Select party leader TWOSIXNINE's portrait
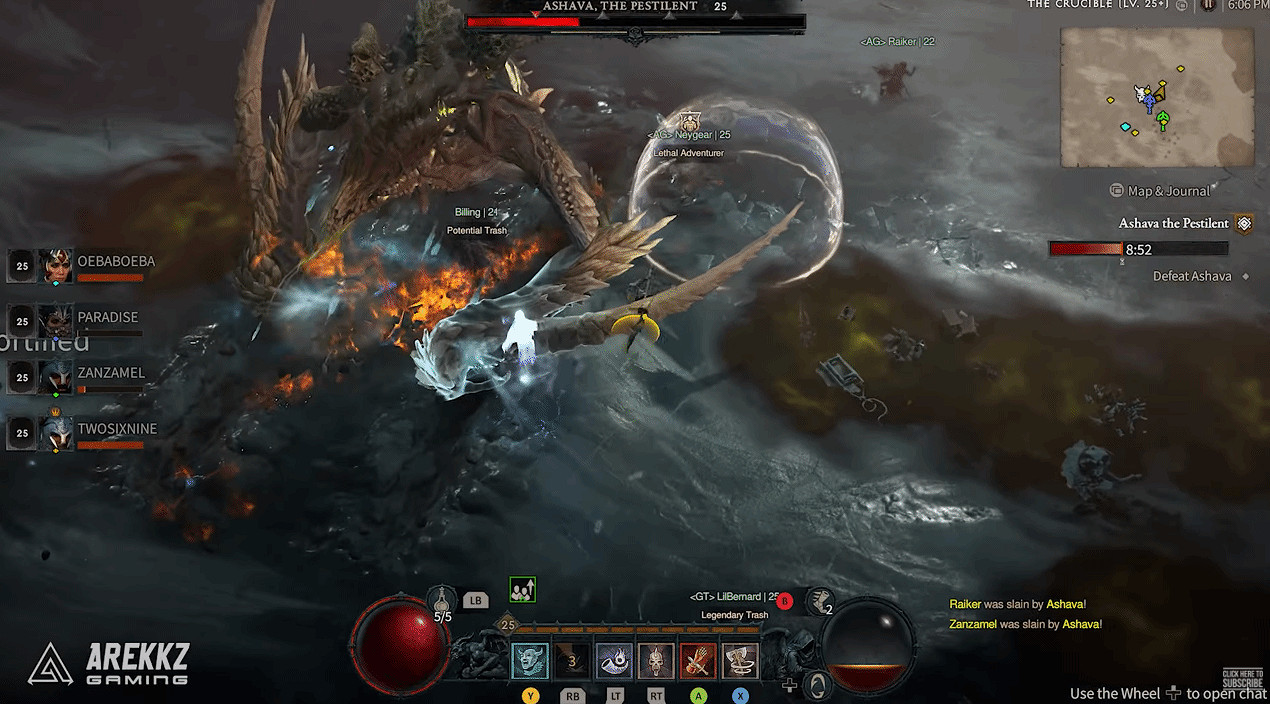 (x=56, y=433)
